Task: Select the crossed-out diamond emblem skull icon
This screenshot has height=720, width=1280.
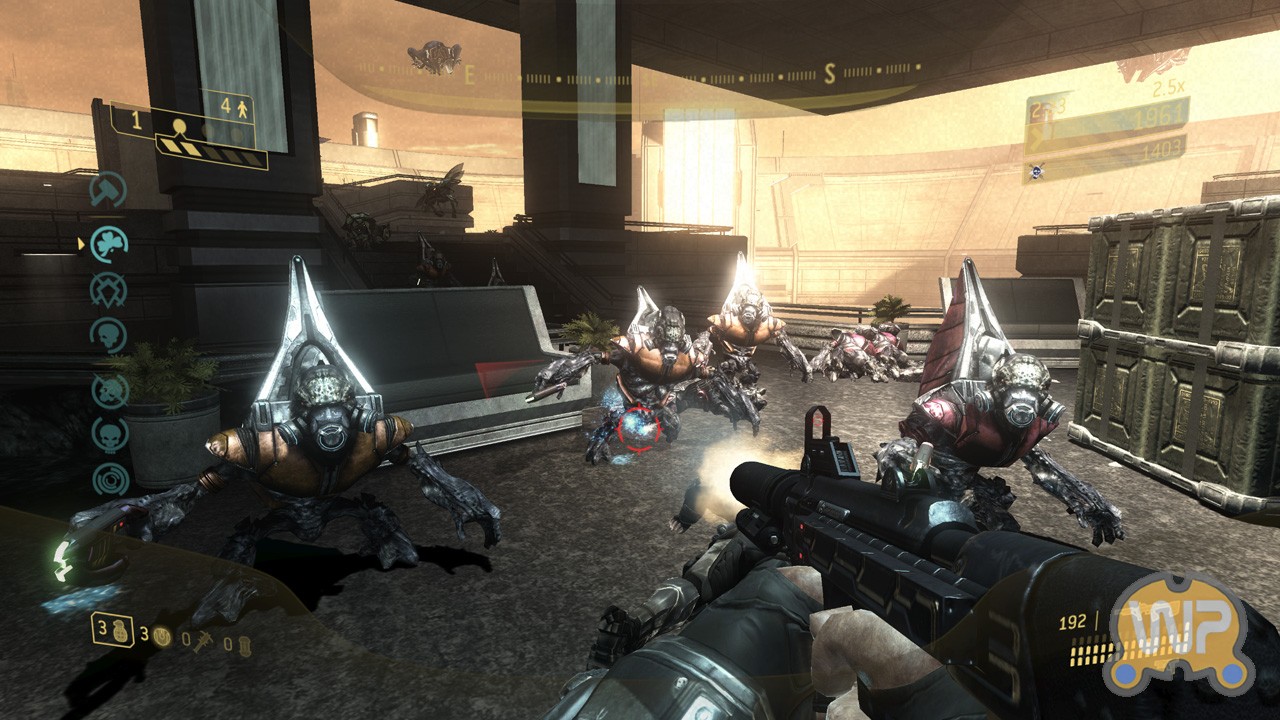Action: tap(108, 290)
